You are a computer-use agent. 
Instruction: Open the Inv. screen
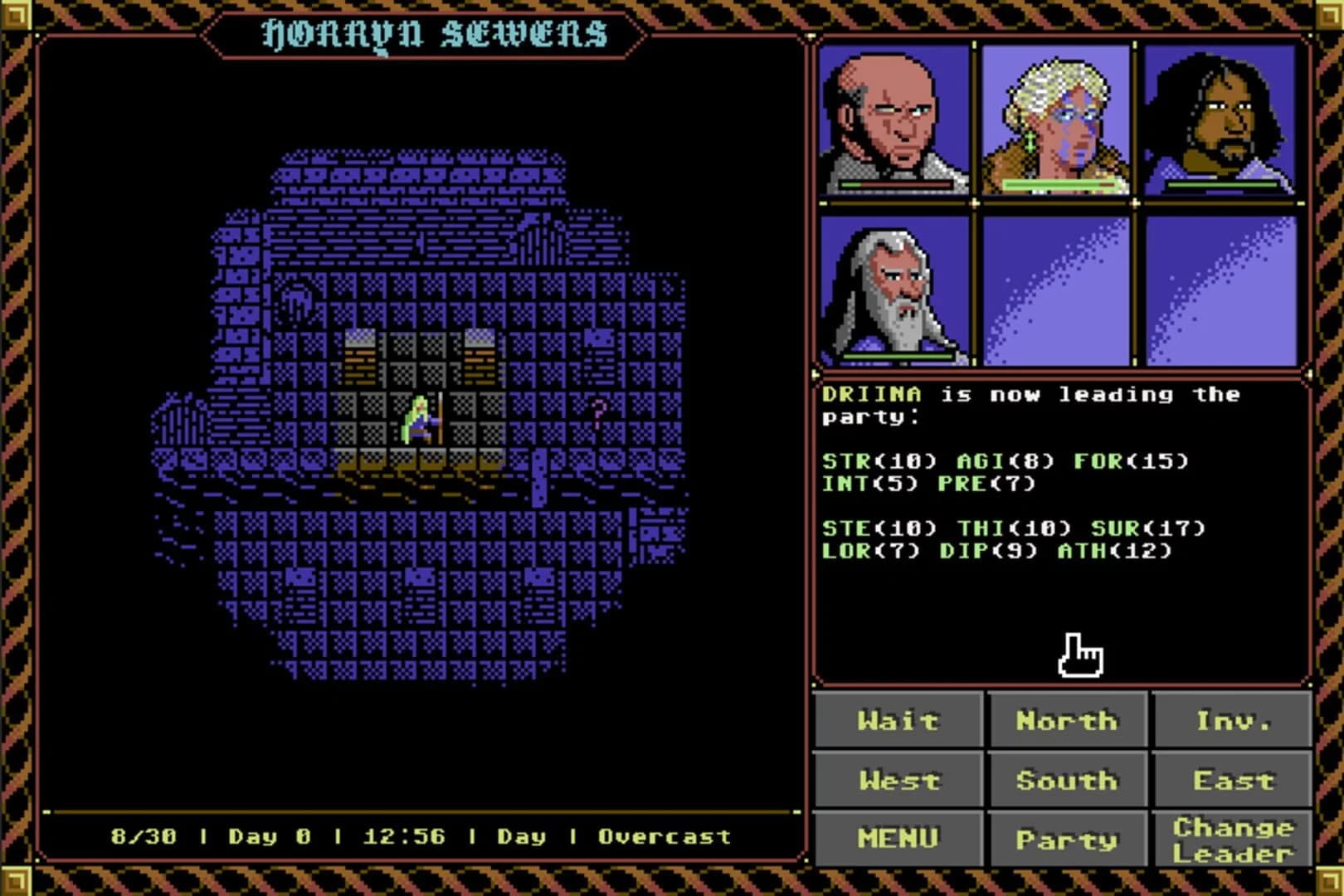1234,722
